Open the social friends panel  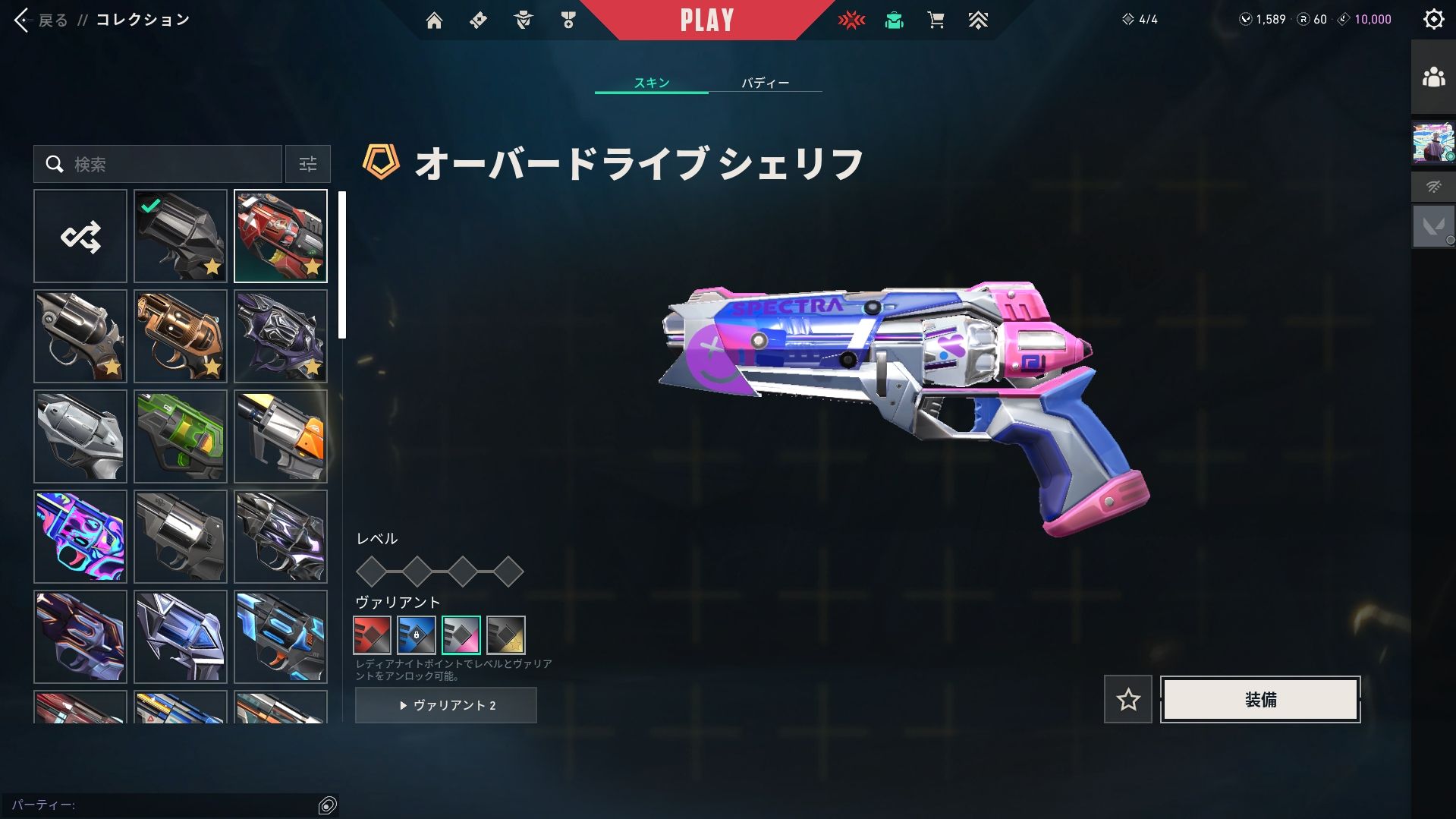pos(1433,77)
